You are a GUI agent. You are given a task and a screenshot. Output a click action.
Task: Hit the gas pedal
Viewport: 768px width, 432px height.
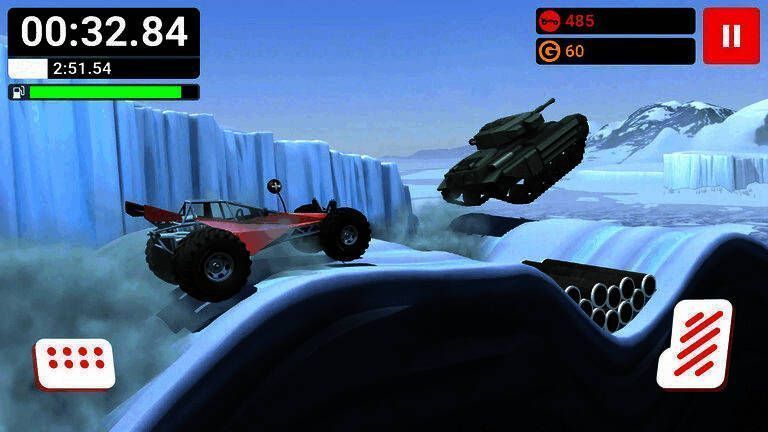pos(695,343)
